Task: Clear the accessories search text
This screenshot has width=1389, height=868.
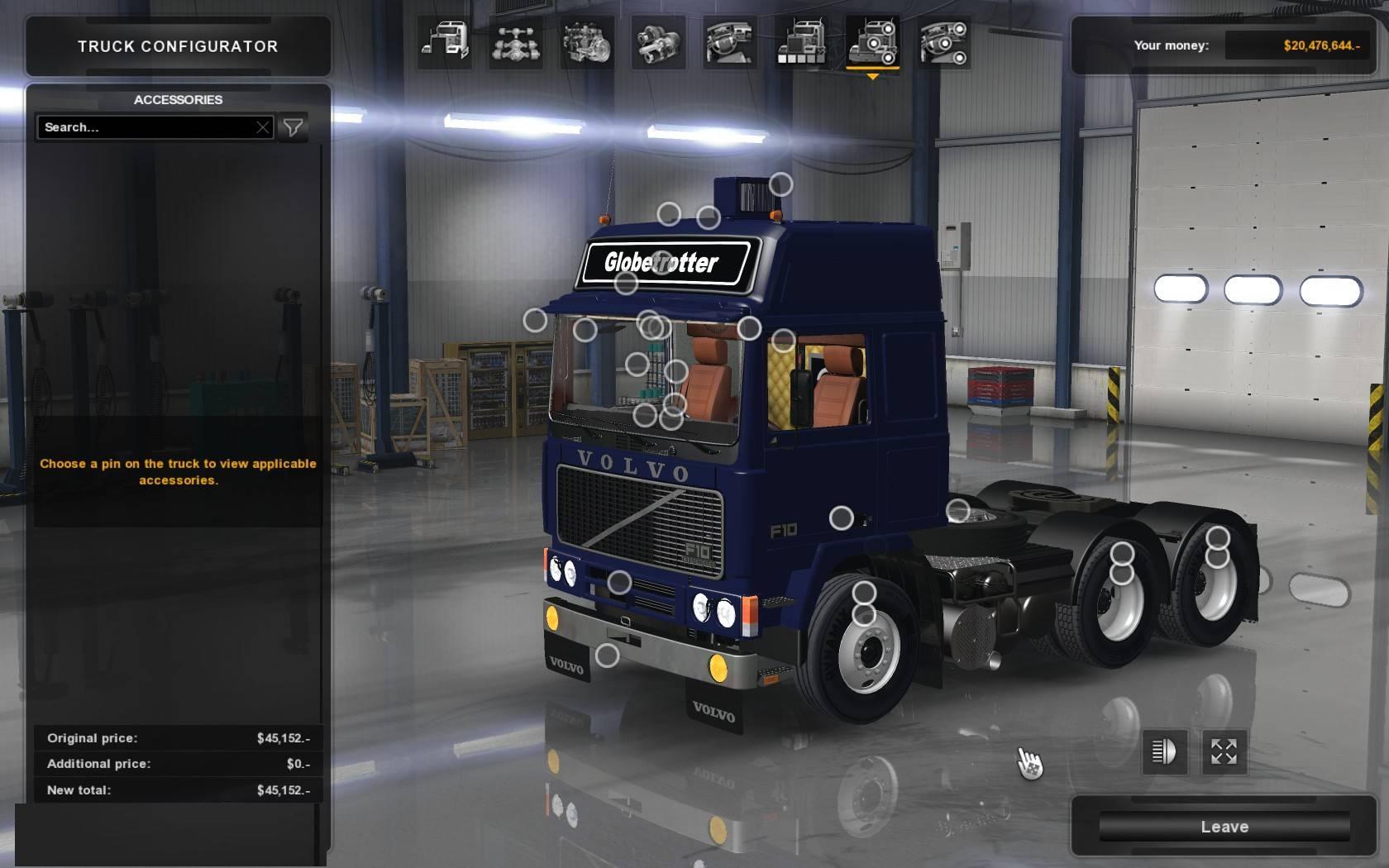Action: 263,127
